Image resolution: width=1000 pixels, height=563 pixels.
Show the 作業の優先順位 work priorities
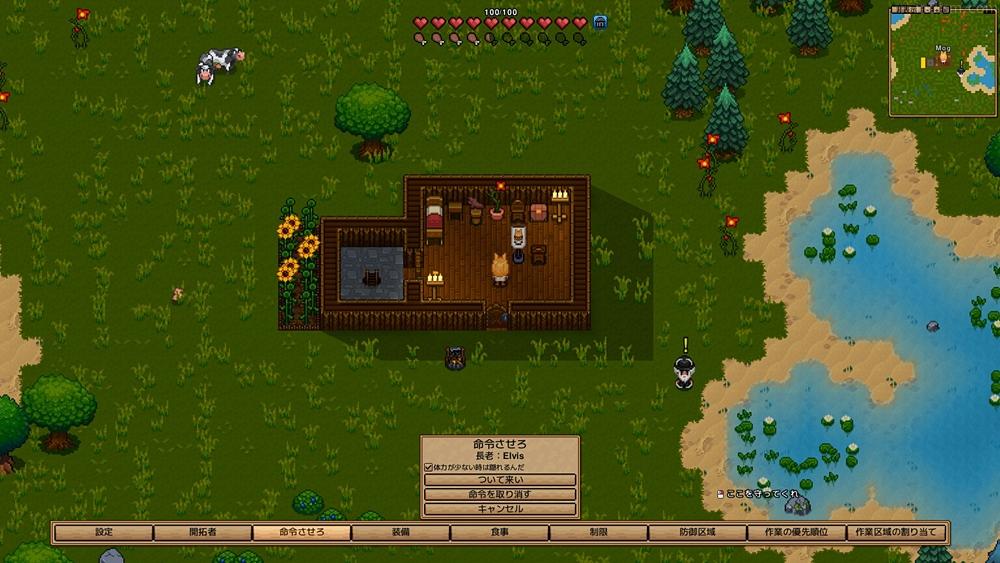point(797,532)
